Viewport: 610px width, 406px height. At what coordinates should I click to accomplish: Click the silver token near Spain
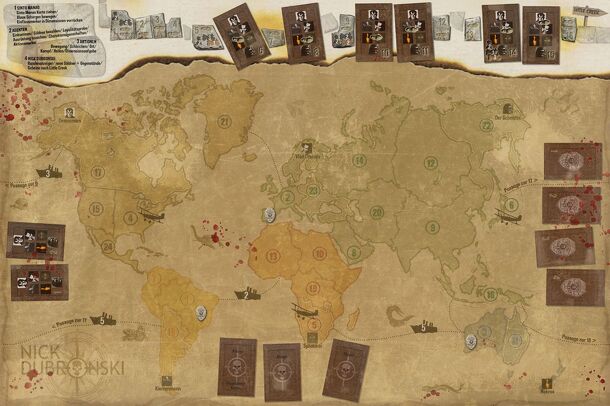[x=267, y=213]
